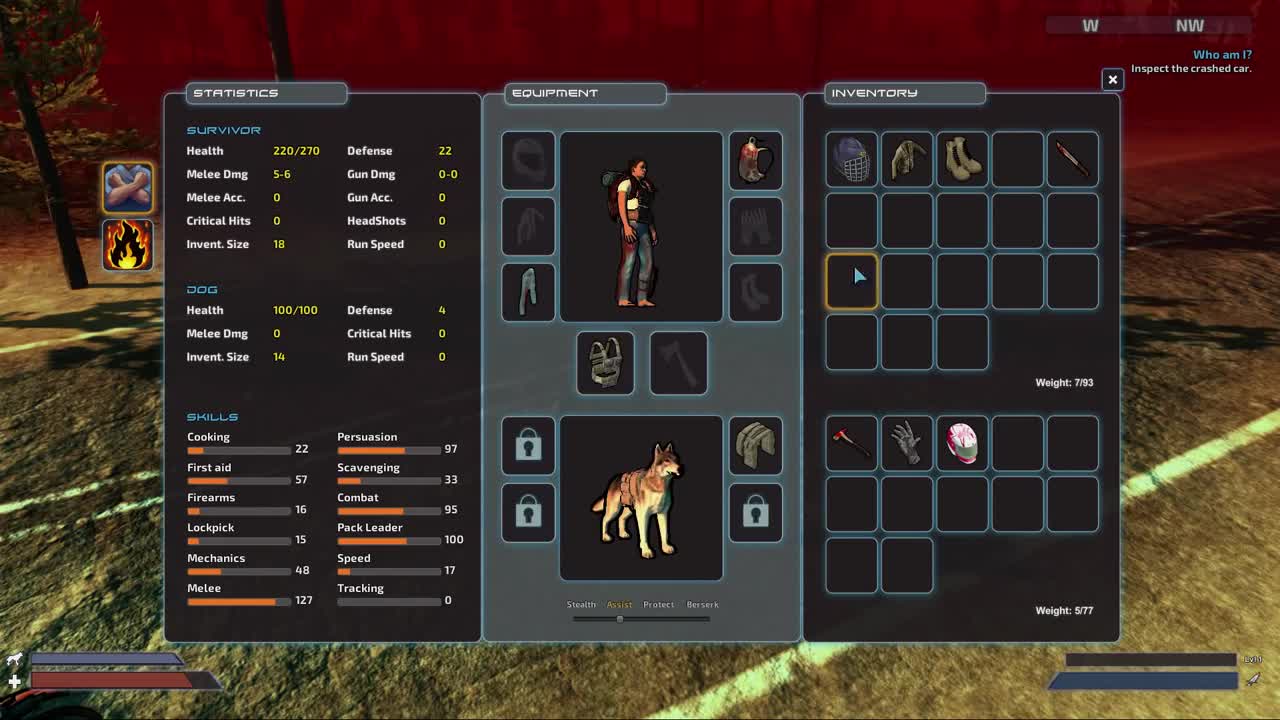Select the melee fists icon on left sidebar
This screenshot has height=720, width=1280.
click(x=127, y=187)
